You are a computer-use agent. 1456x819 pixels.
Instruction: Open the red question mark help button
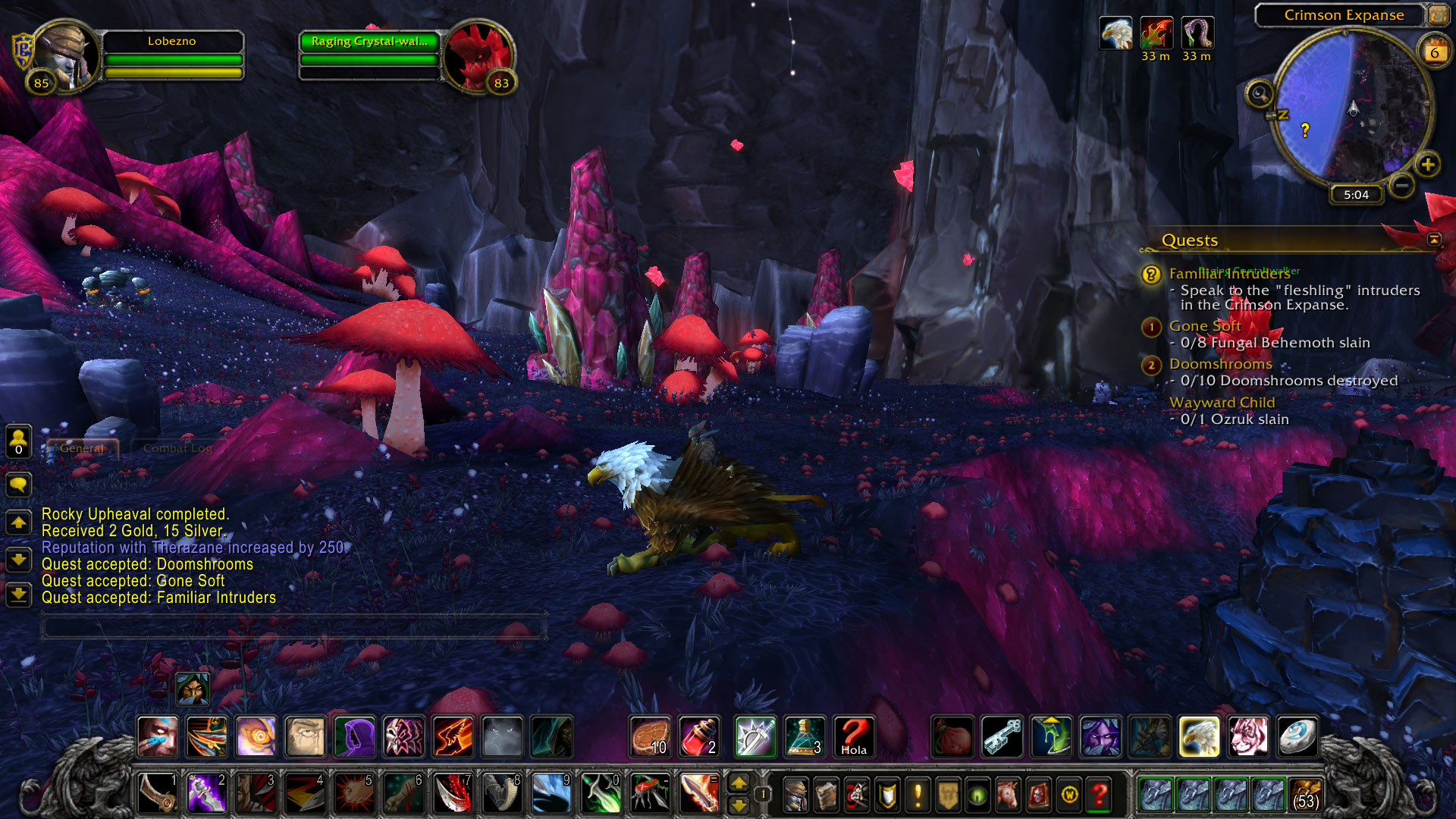tap(1099, 794)
